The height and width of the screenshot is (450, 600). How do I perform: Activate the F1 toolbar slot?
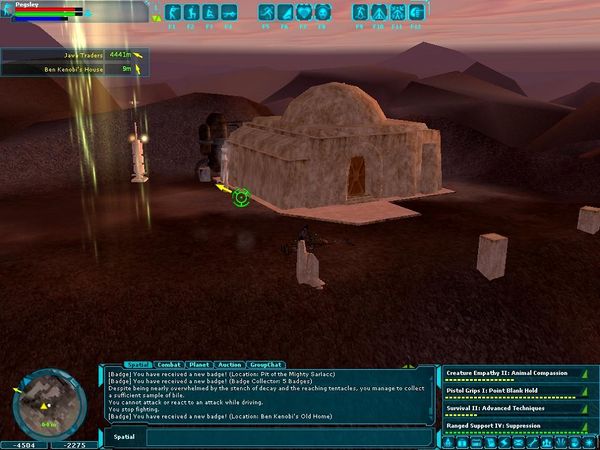click(x=170, y=13)
